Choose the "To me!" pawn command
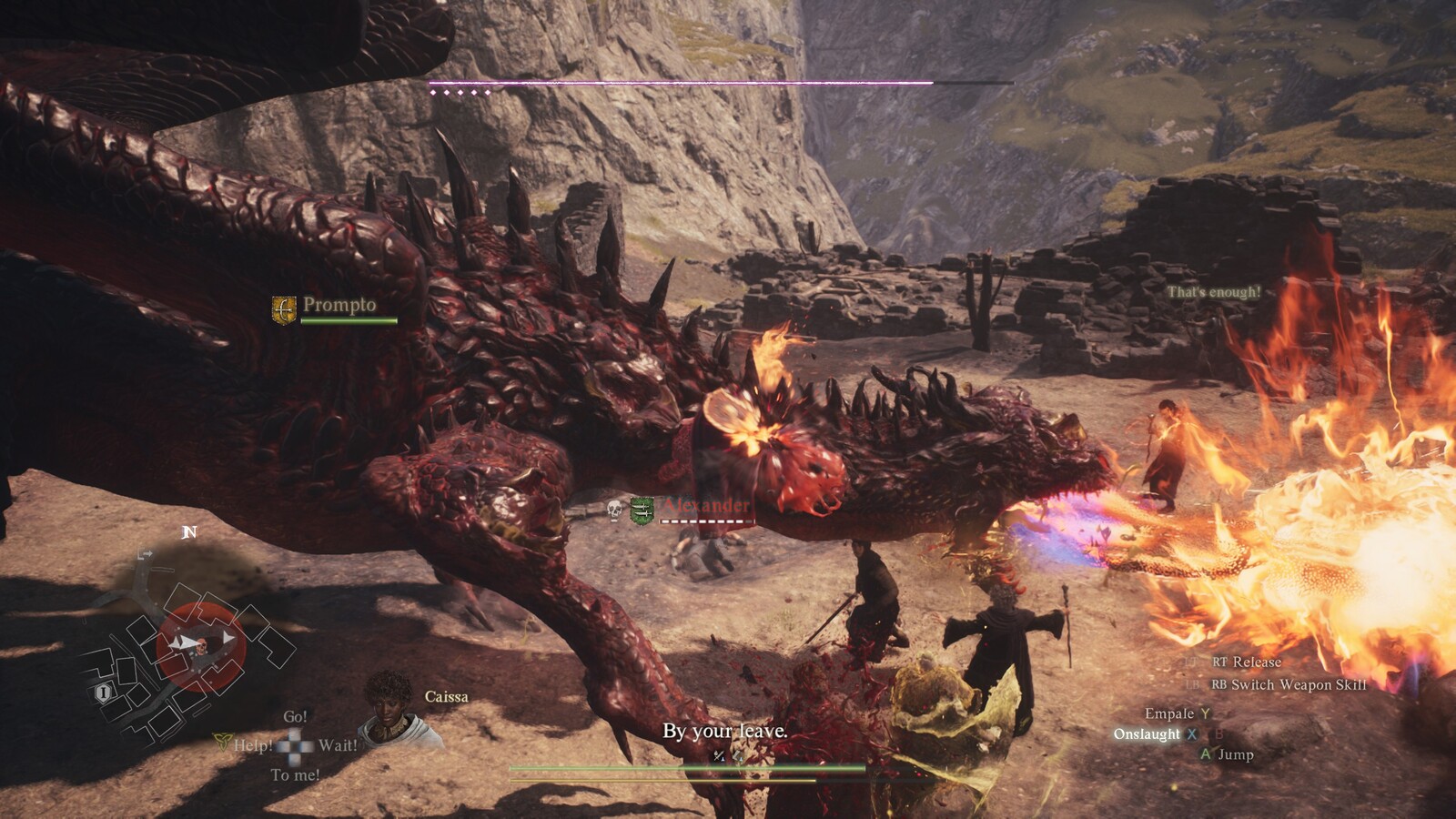 pyautogui.click(x=295, y=775)
